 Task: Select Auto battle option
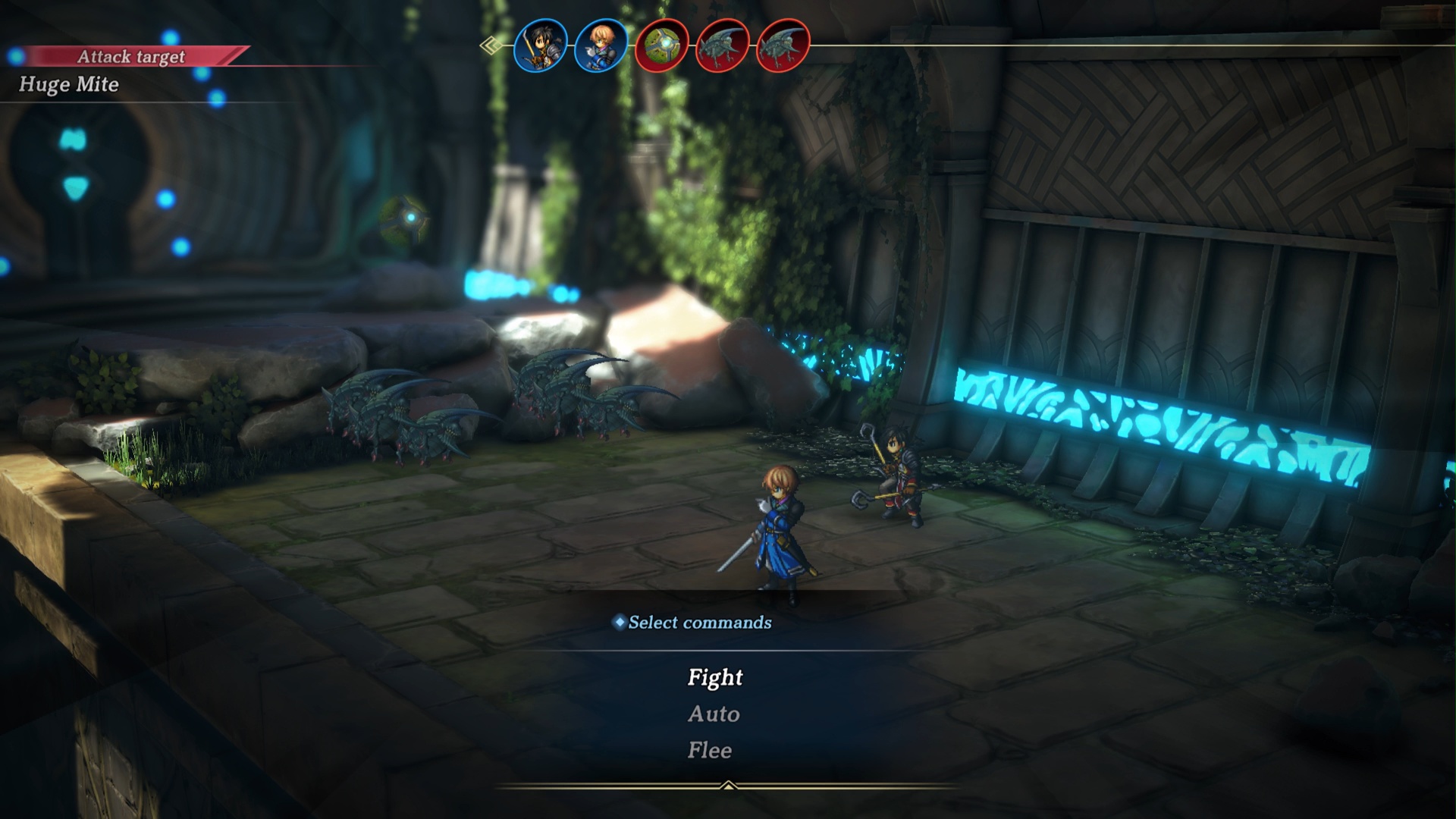click(714, 714)
